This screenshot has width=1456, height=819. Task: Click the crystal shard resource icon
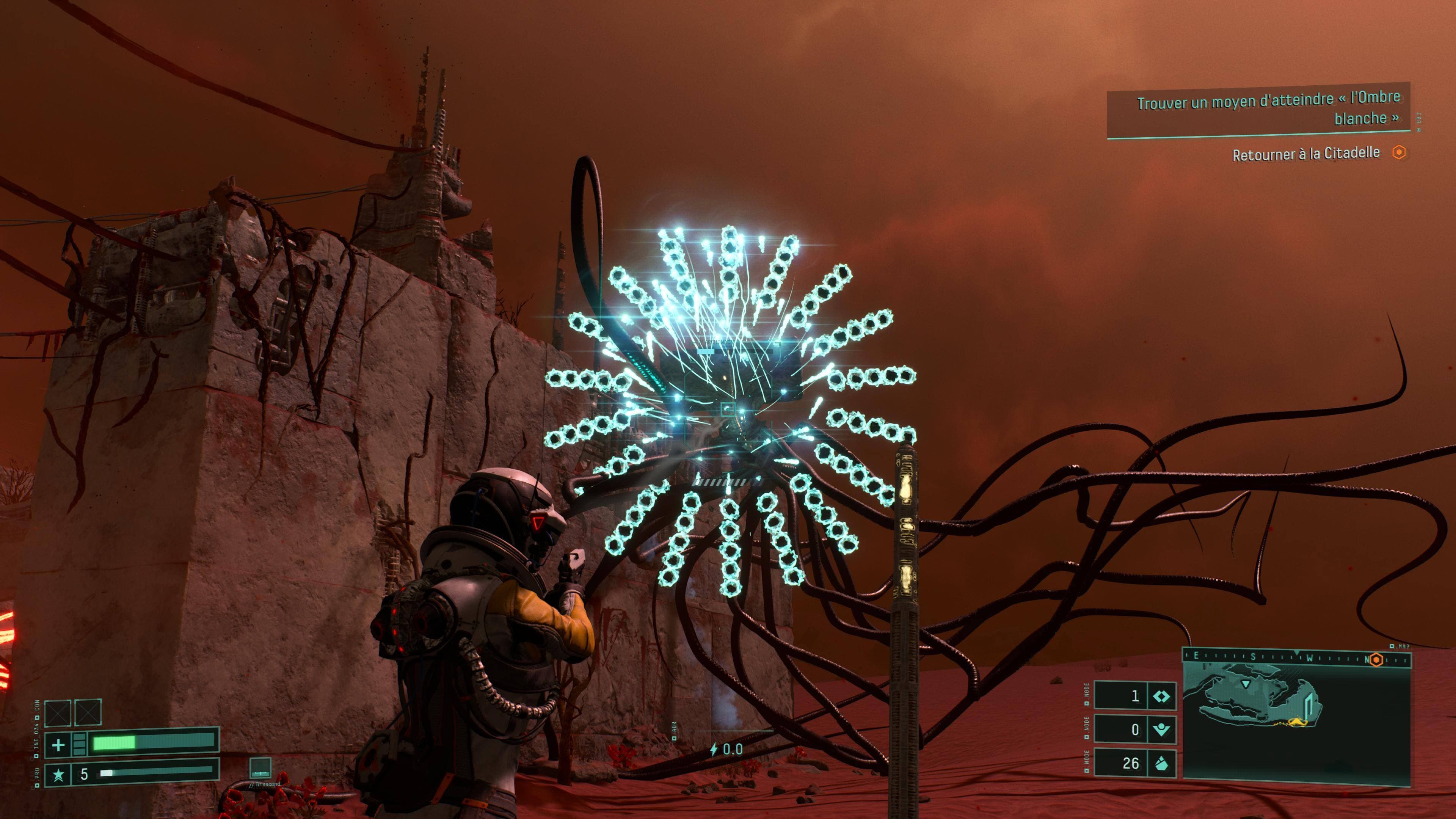pyautogui.click(x=1161, y=764)
